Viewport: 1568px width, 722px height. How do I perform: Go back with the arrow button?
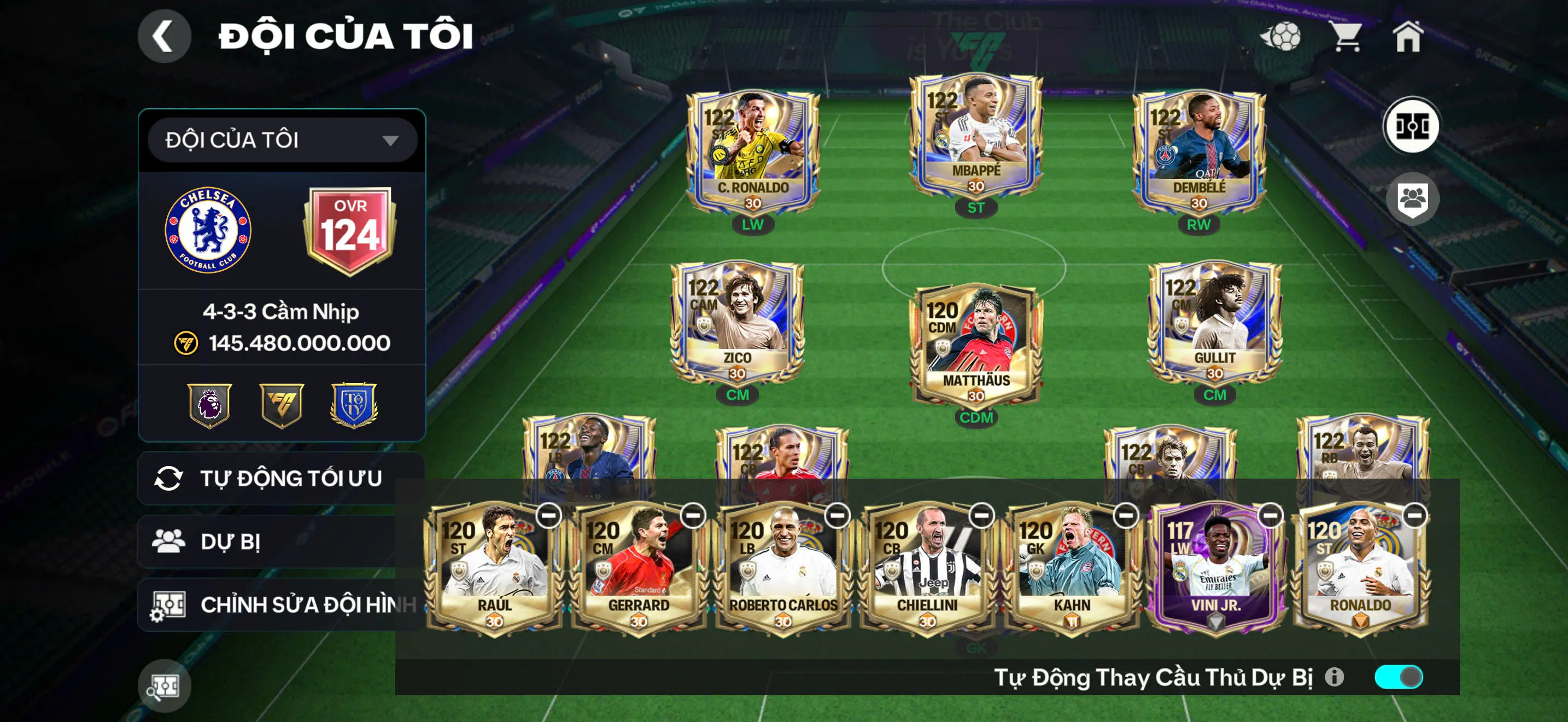coord(163,37)
